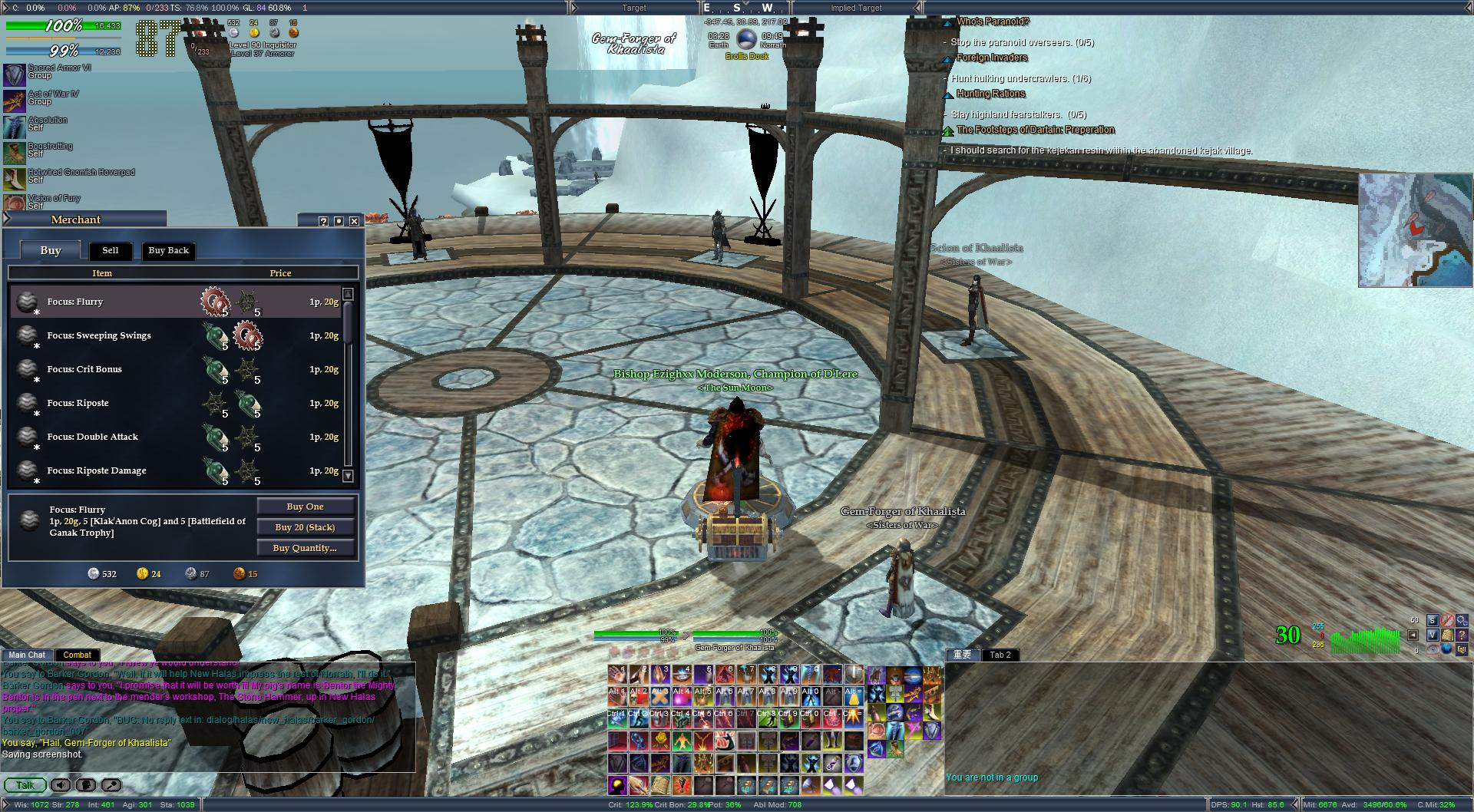Open Merchant window help
The image size is (1474, 812).
click(323, 221)
